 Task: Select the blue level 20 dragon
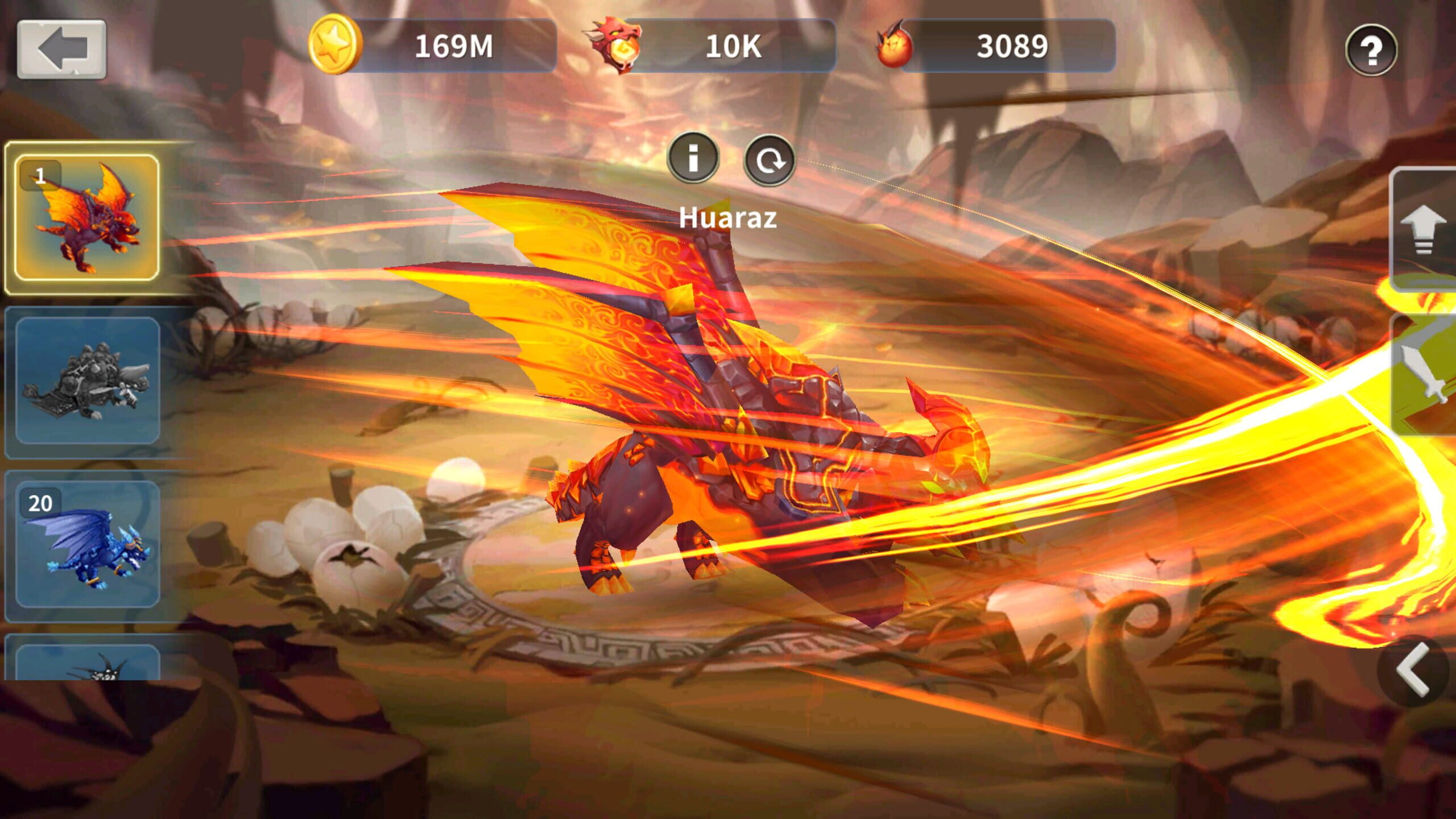tap(88, 544)
